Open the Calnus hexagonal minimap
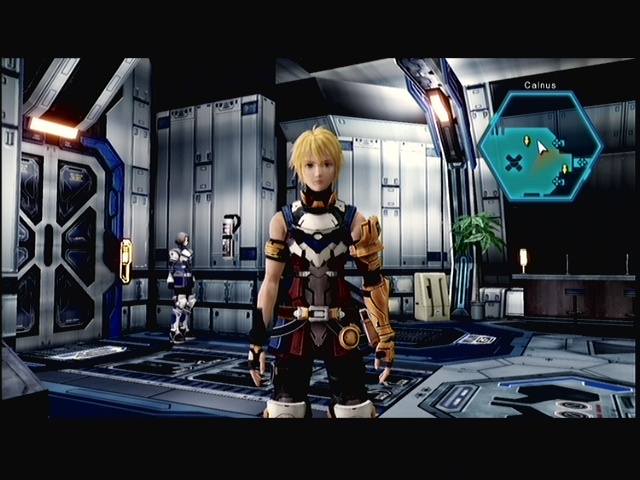The image size is (640, 480). coord(540,146)
